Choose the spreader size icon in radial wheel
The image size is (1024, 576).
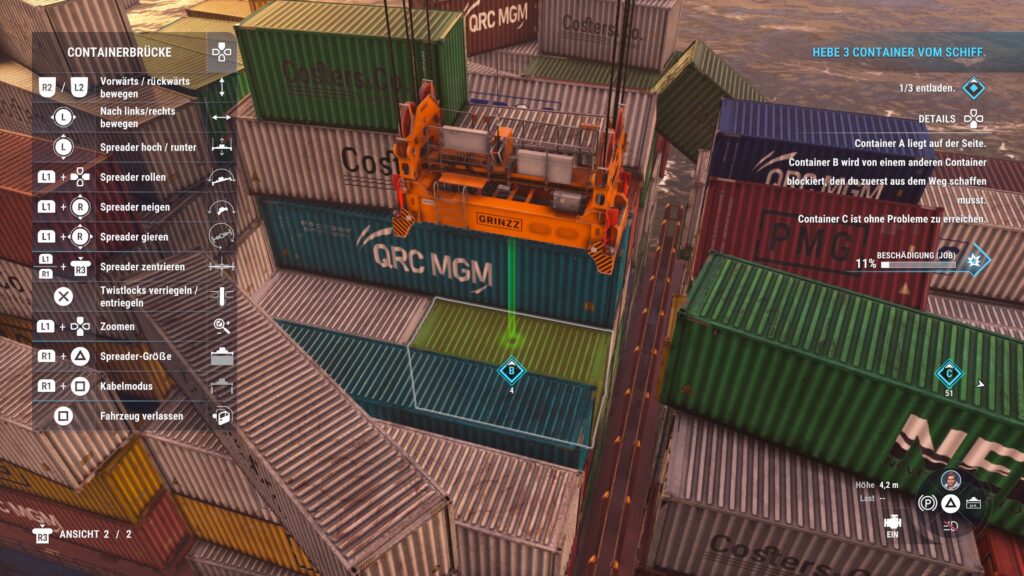(973, 502)
